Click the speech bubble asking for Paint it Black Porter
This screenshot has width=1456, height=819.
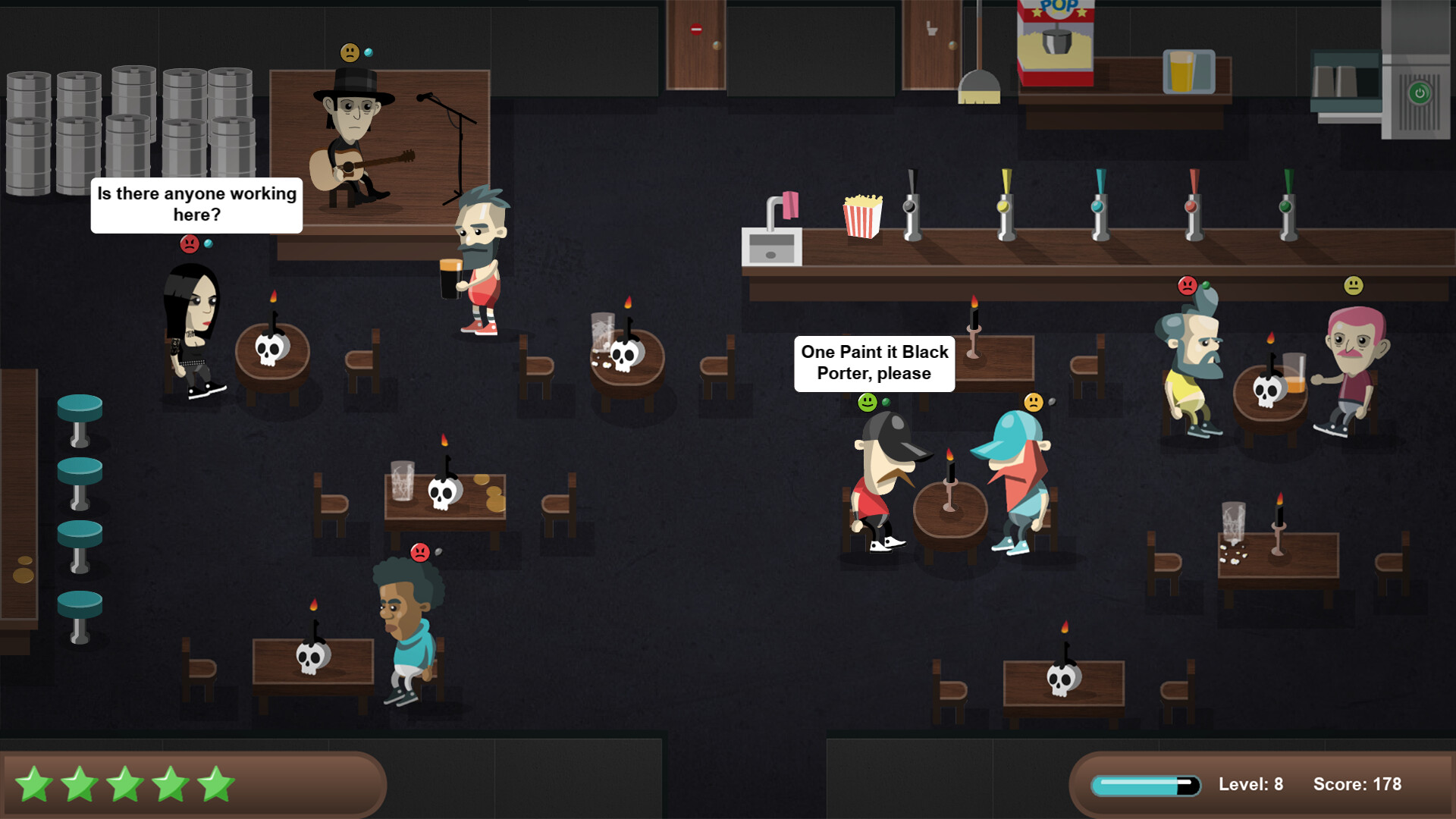coord(874,362)
